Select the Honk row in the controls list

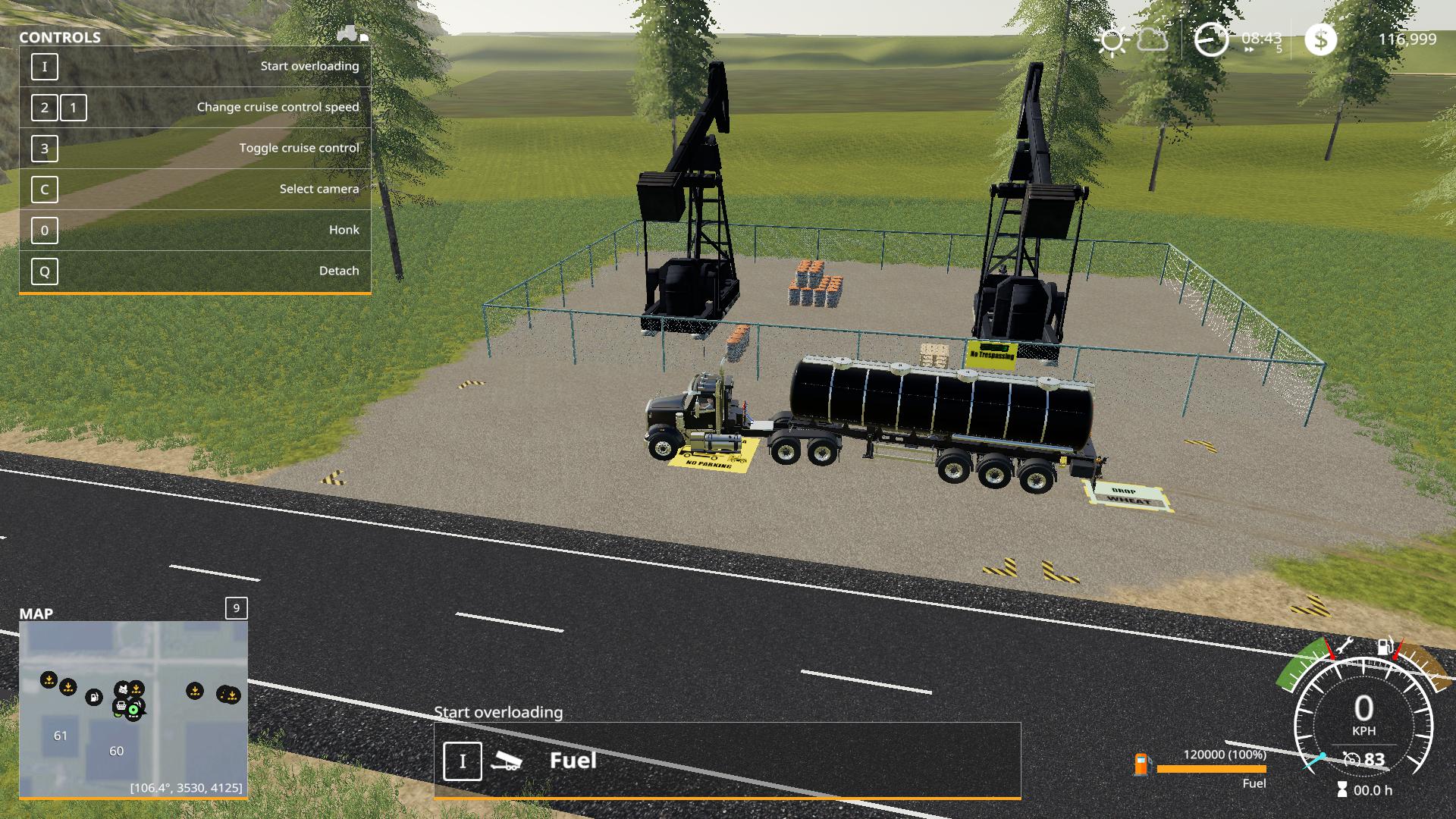coord(195,230)
